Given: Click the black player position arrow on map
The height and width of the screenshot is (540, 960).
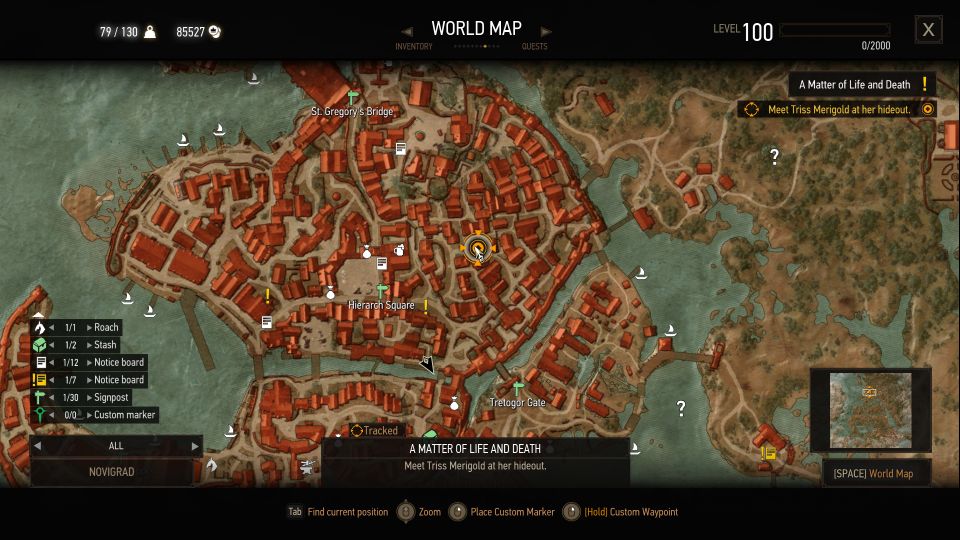Looking at the screenshot, I should (427, 365).
